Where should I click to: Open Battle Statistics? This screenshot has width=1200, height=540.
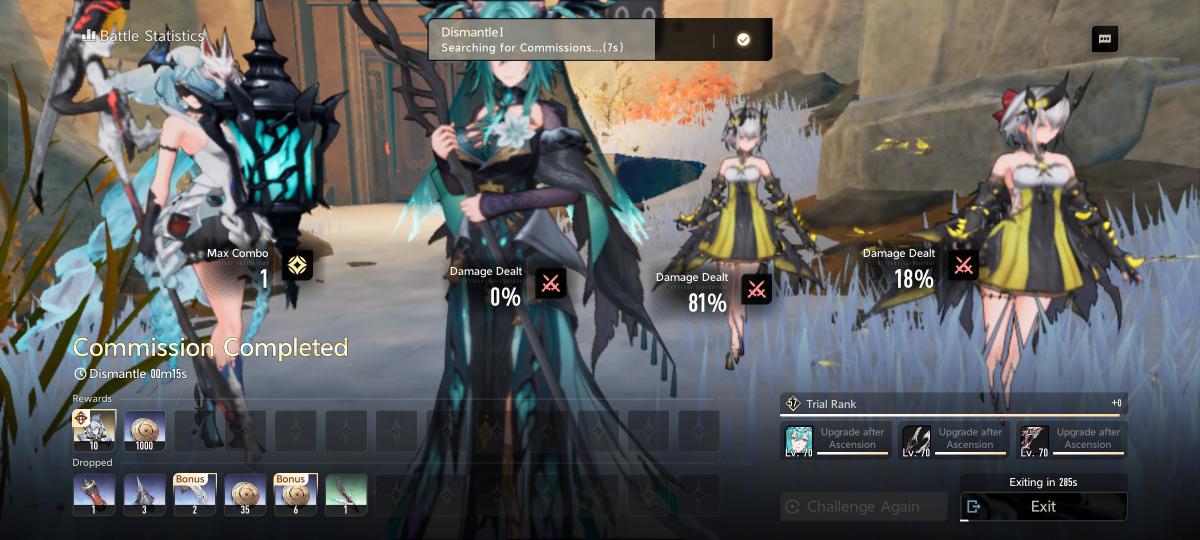[x=143, y=36]
